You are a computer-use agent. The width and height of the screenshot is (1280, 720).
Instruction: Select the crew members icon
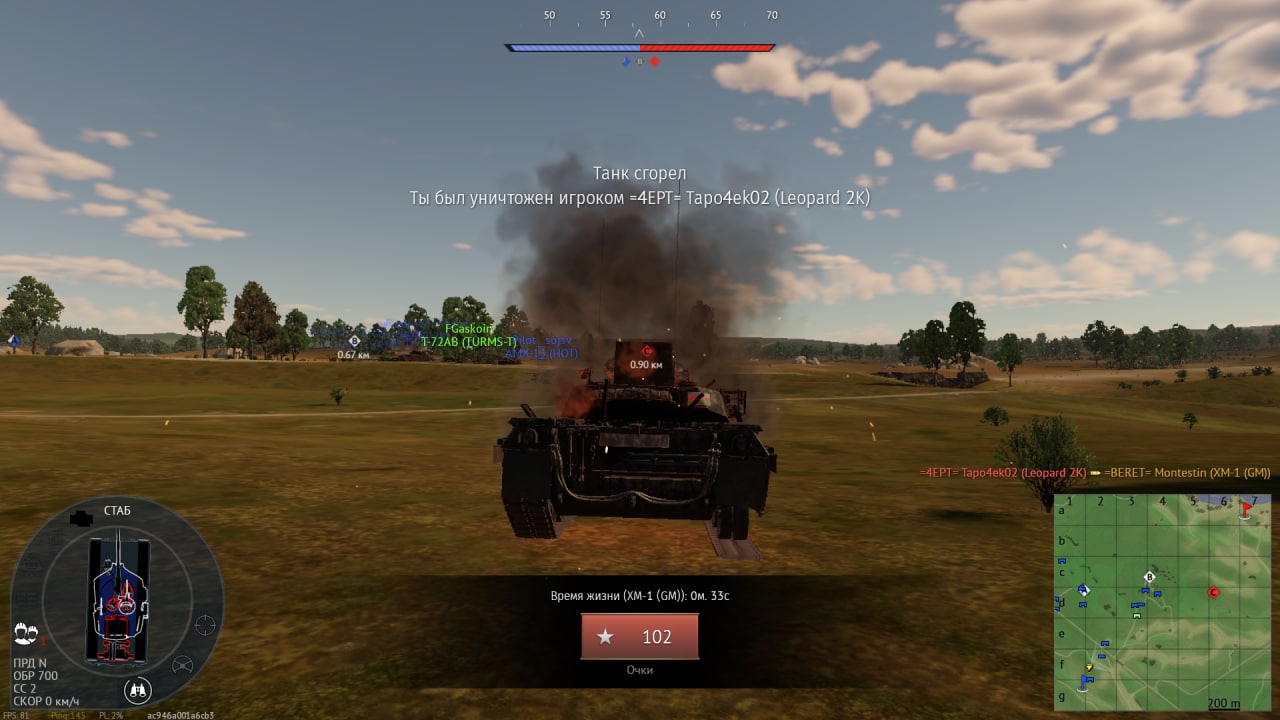(27, 634)
